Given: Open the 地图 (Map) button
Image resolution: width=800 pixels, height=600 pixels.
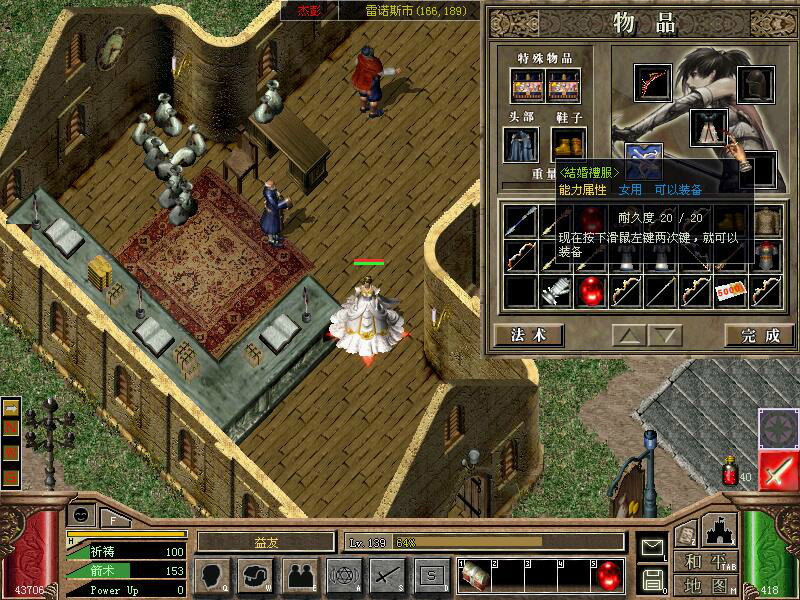Looking at the screenshot, I should tap(703, 584).
